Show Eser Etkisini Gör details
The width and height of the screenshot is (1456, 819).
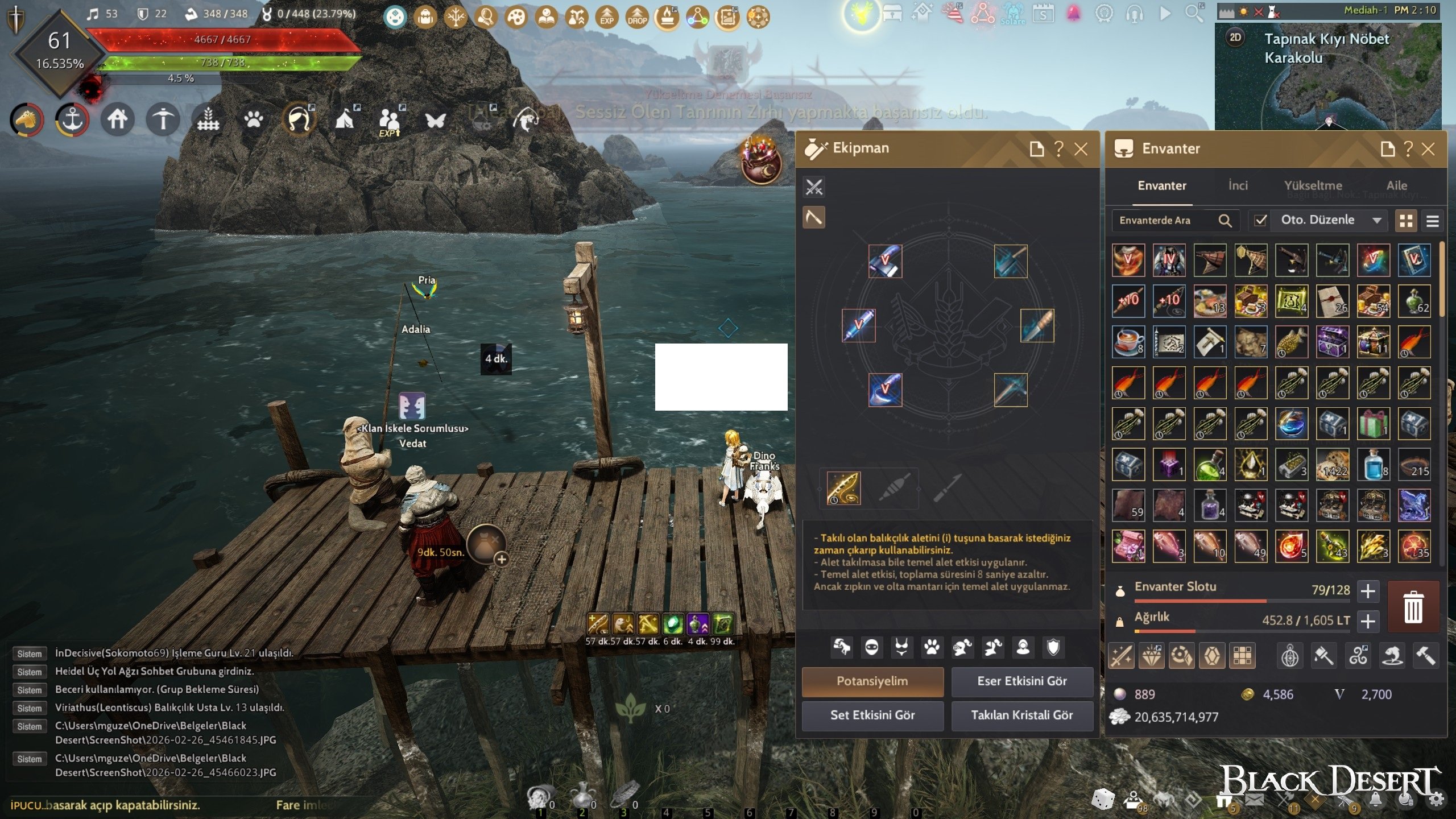(x=1021, y=681)
